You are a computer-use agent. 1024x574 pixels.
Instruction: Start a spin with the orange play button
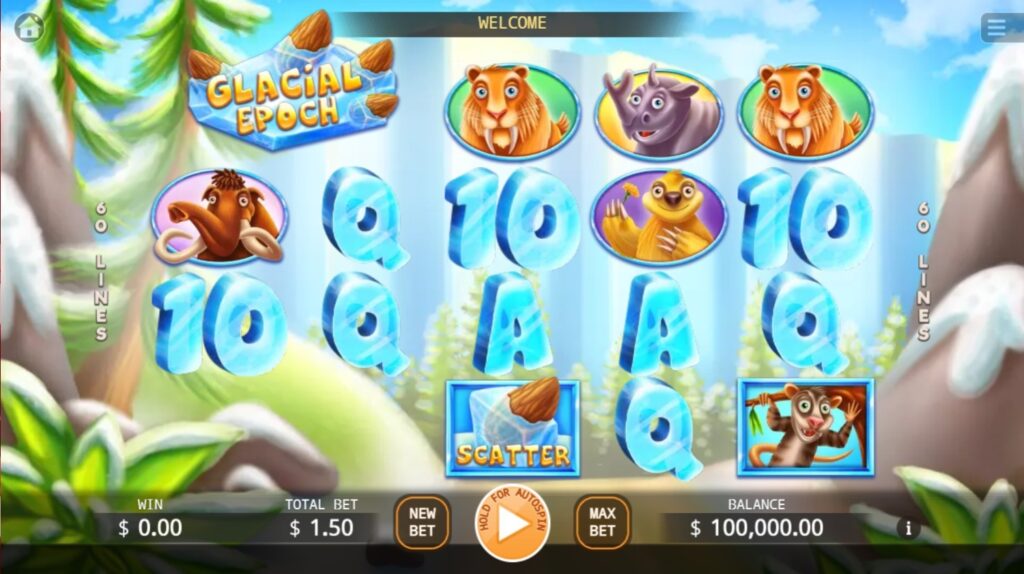point(512,523)
